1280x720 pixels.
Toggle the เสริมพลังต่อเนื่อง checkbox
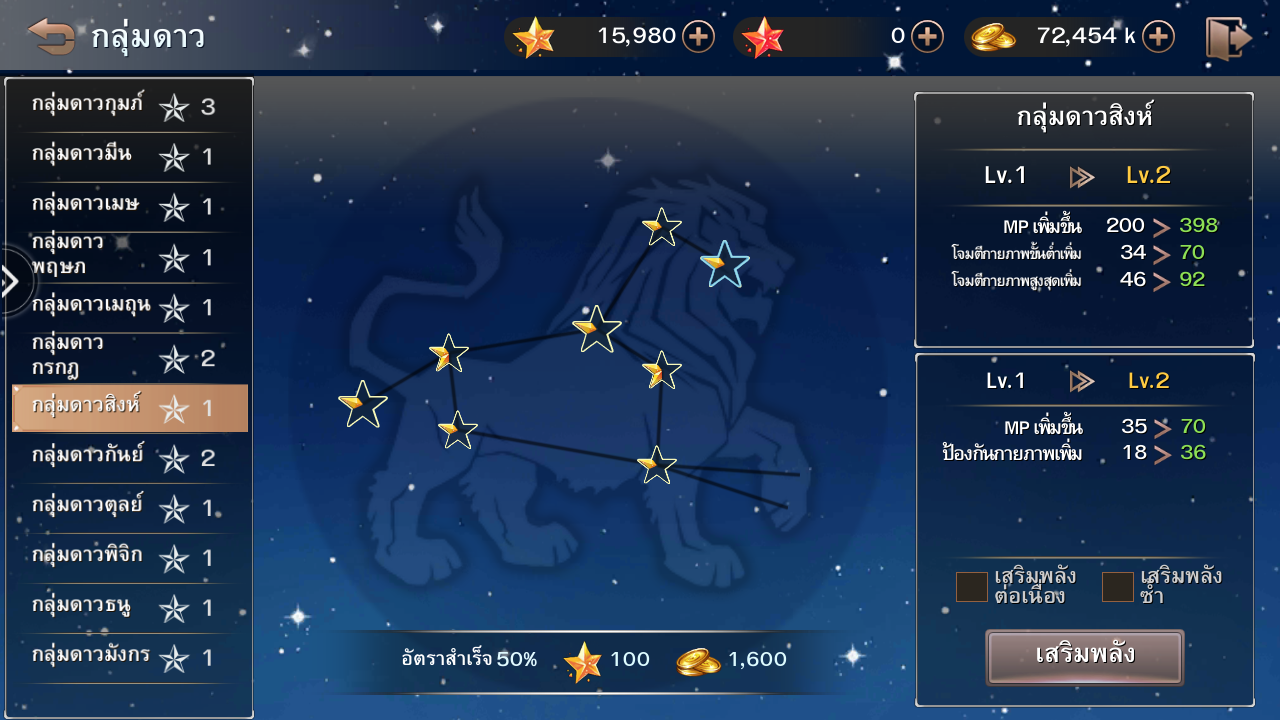pyautogui.click(x=972, y=587)
